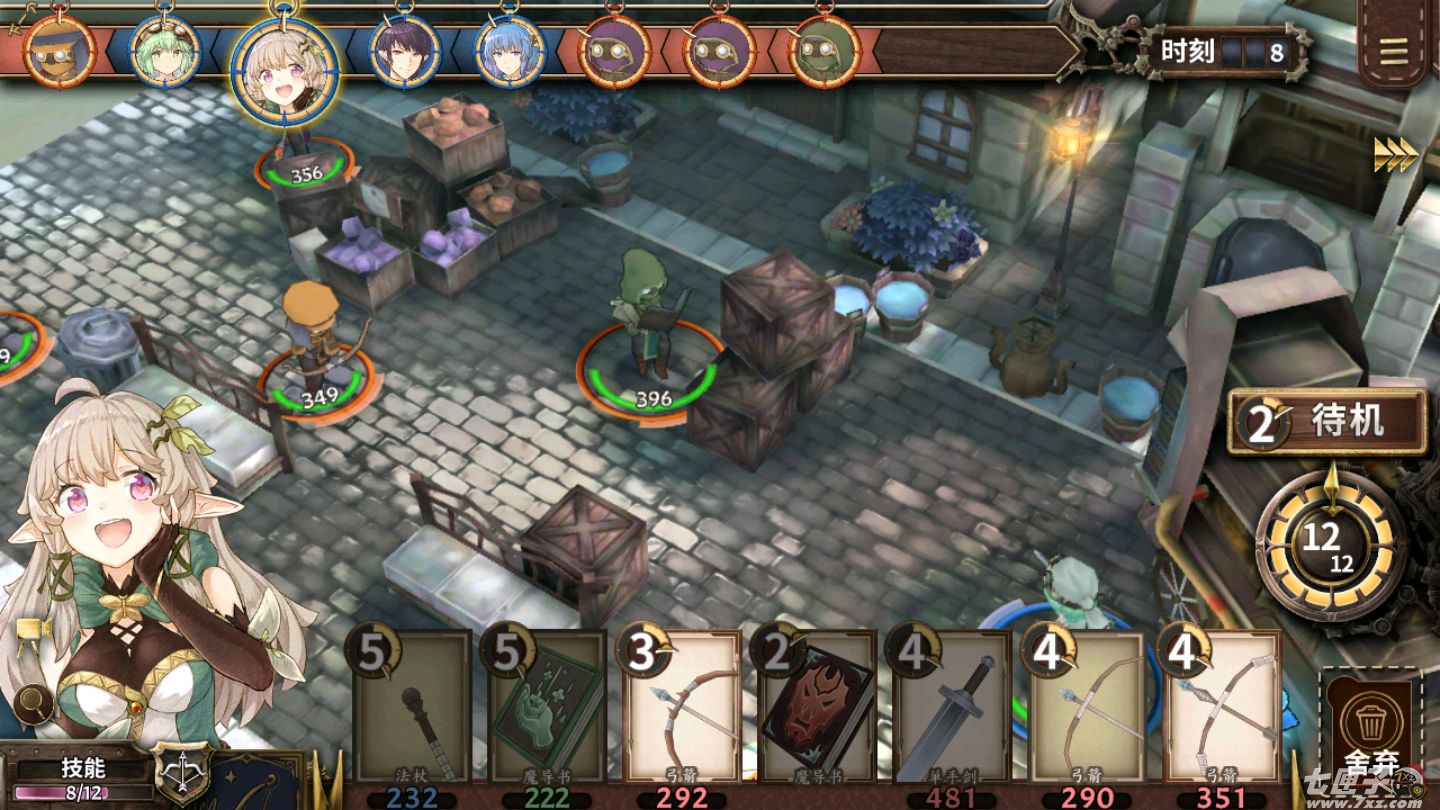Click the 待机 standby button
Viewport: 1440px width, 810px height.
pyautogui.click(x=1328, y=422)
